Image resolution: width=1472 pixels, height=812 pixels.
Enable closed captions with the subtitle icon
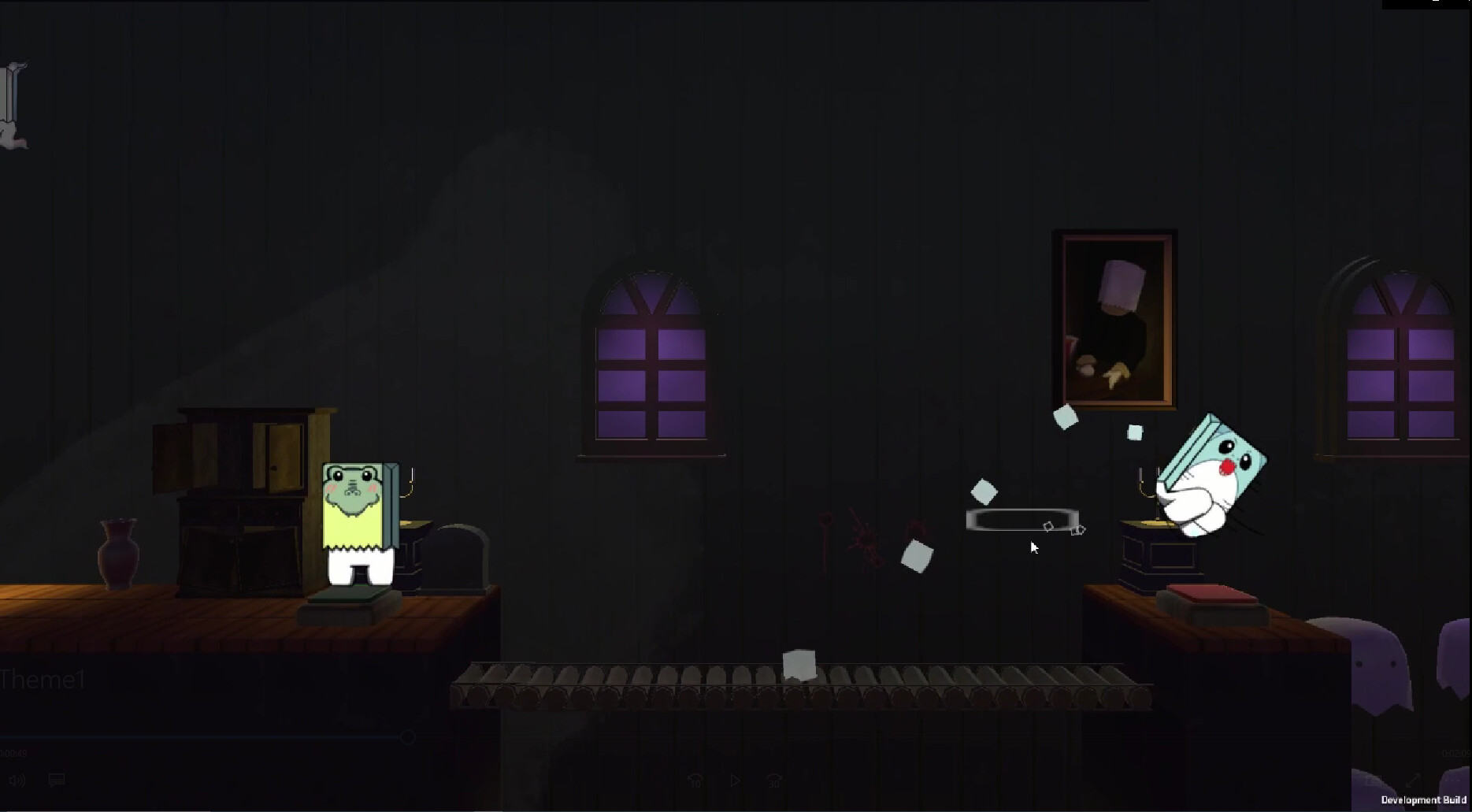point(56,780)
